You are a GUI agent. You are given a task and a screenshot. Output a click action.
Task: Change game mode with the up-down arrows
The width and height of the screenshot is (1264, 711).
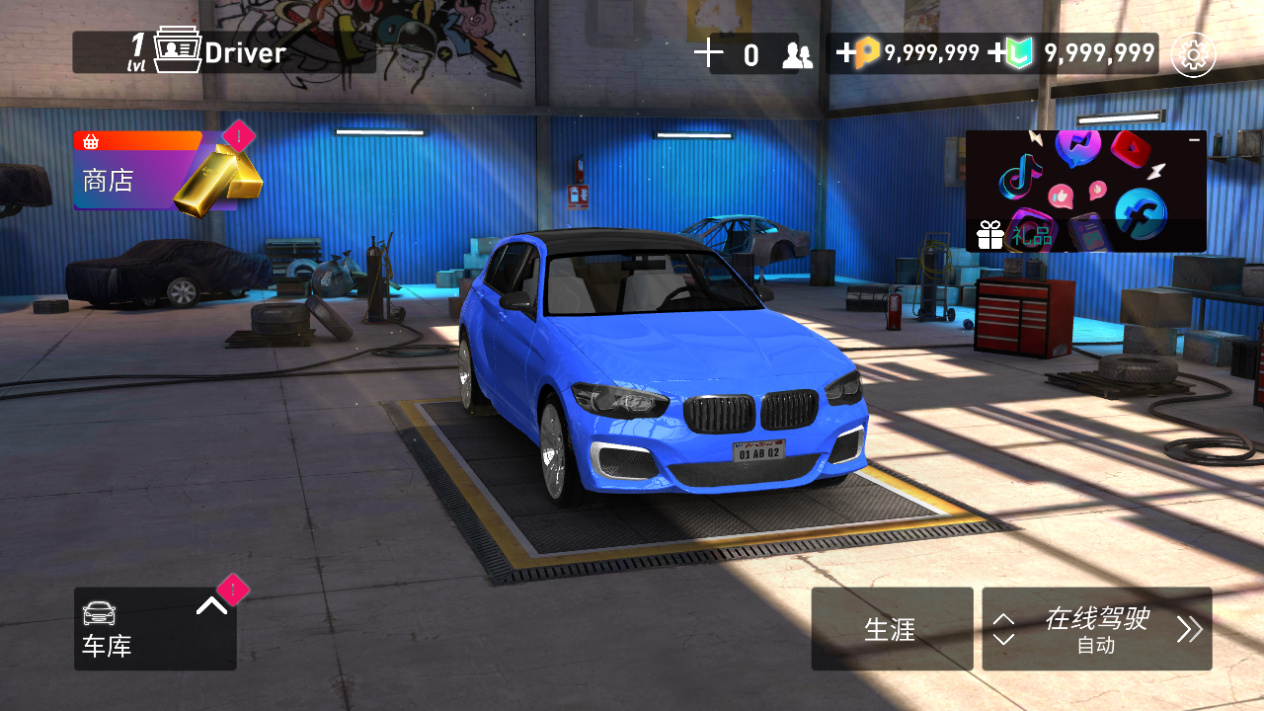[1004, 629]
